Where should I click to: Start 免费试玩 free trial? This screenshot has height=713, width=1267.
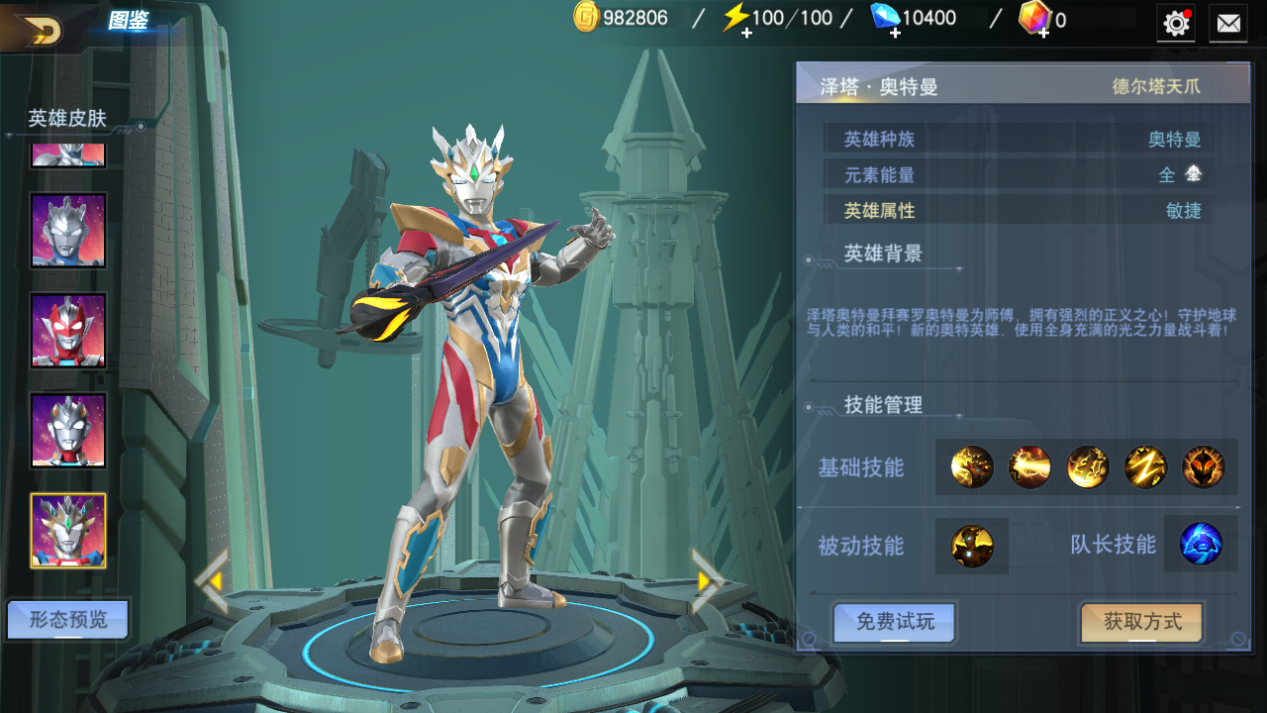tap(895, 622)
